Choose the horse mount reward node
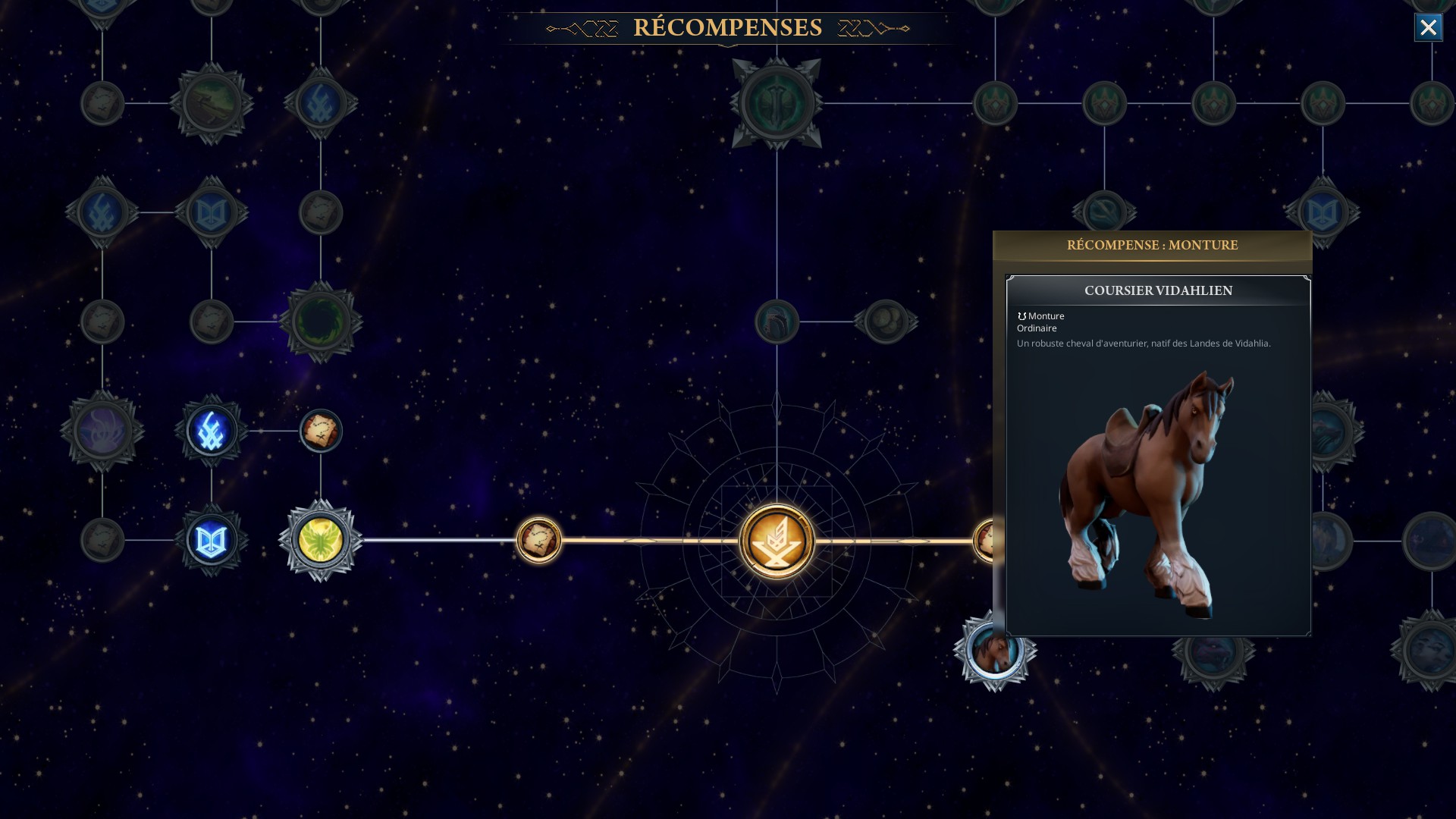Viewport: 1456px width, 819px height. pos(993,651)
